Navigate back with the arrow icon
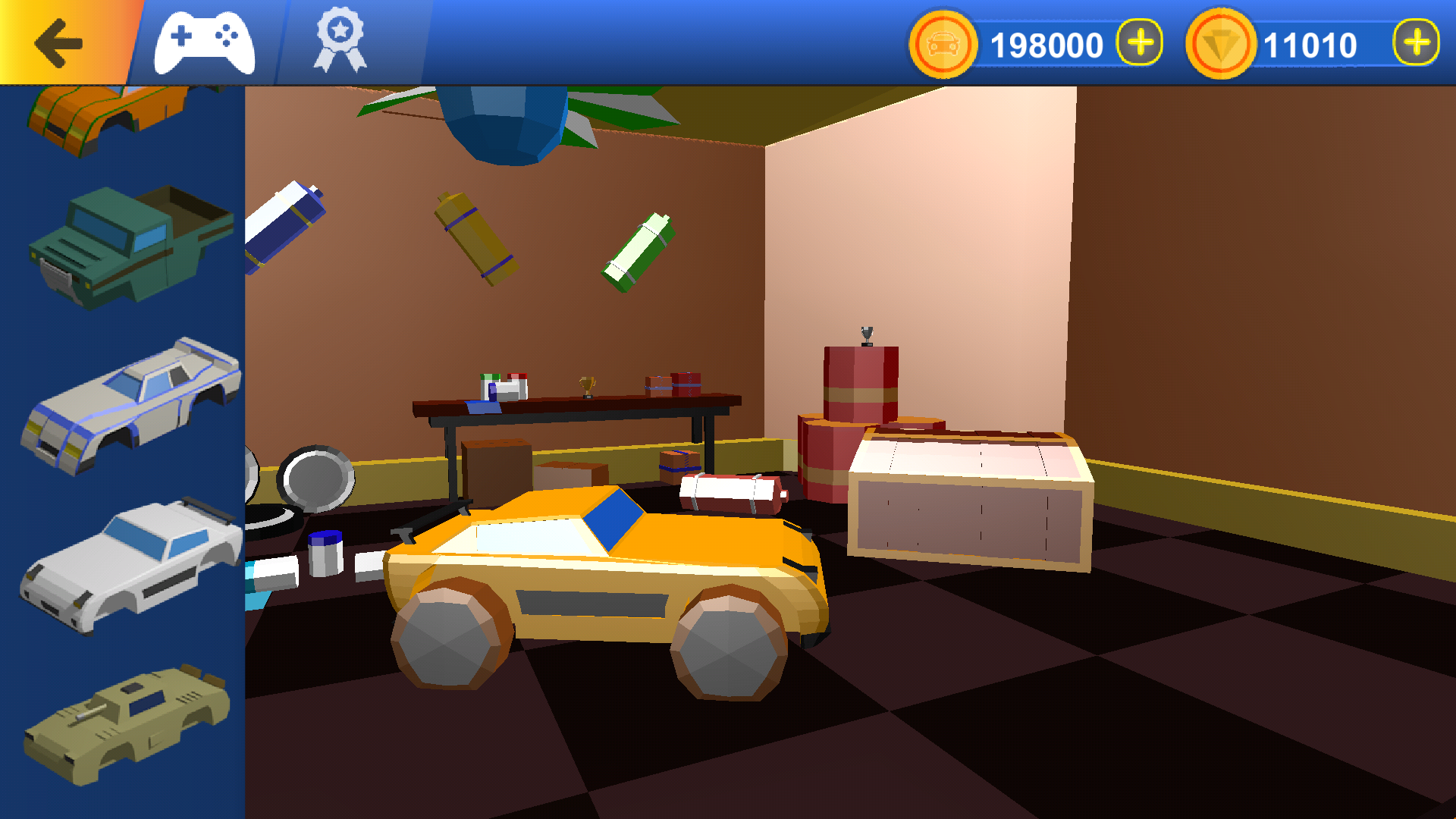This screenshot has height=819, width=1456. [59, 42]
